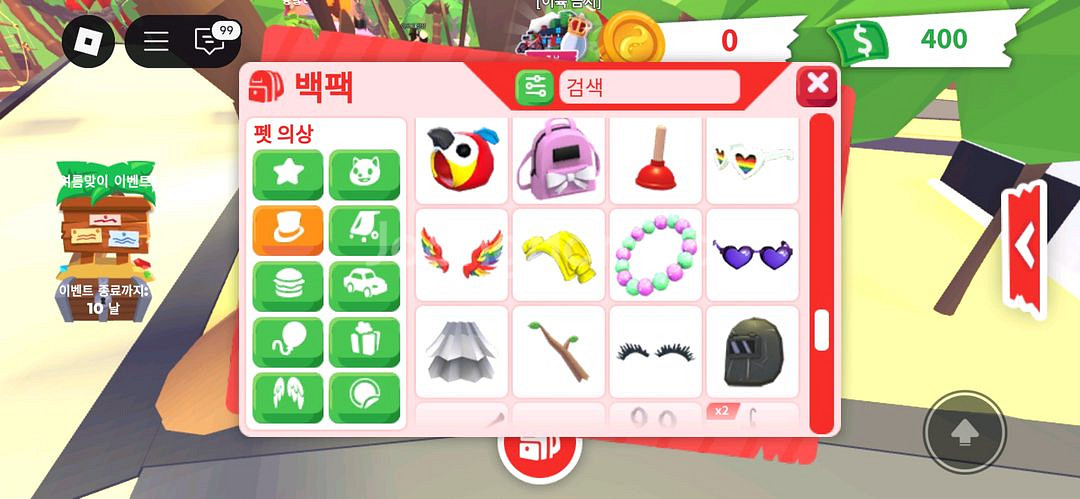Open the green filter options button

pyautogui.click(x=534, y=87)
